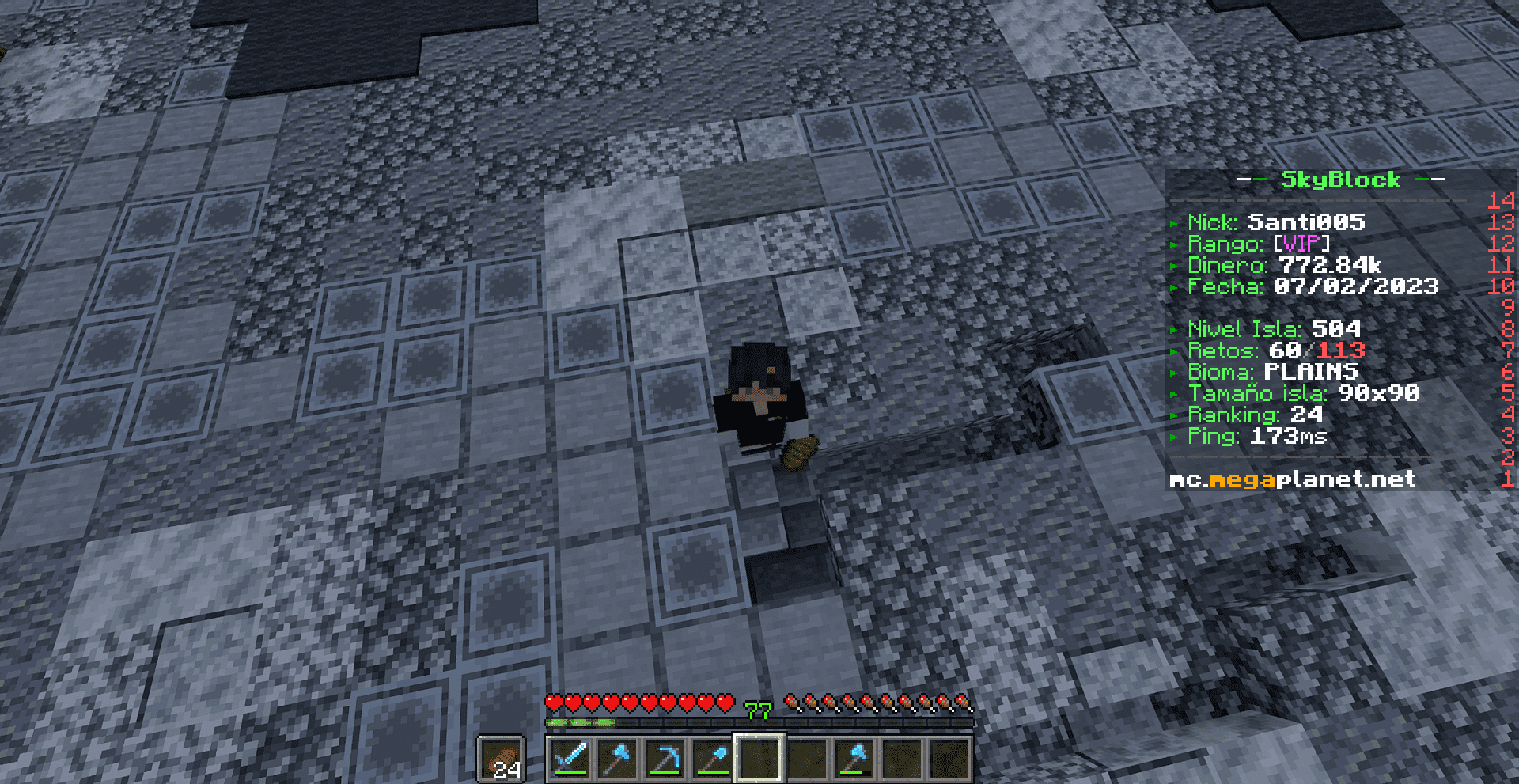The image size is (1519, 784).
Task: Equip the diamond shovel from the hotbar
Action: click(x=712, y=759)
